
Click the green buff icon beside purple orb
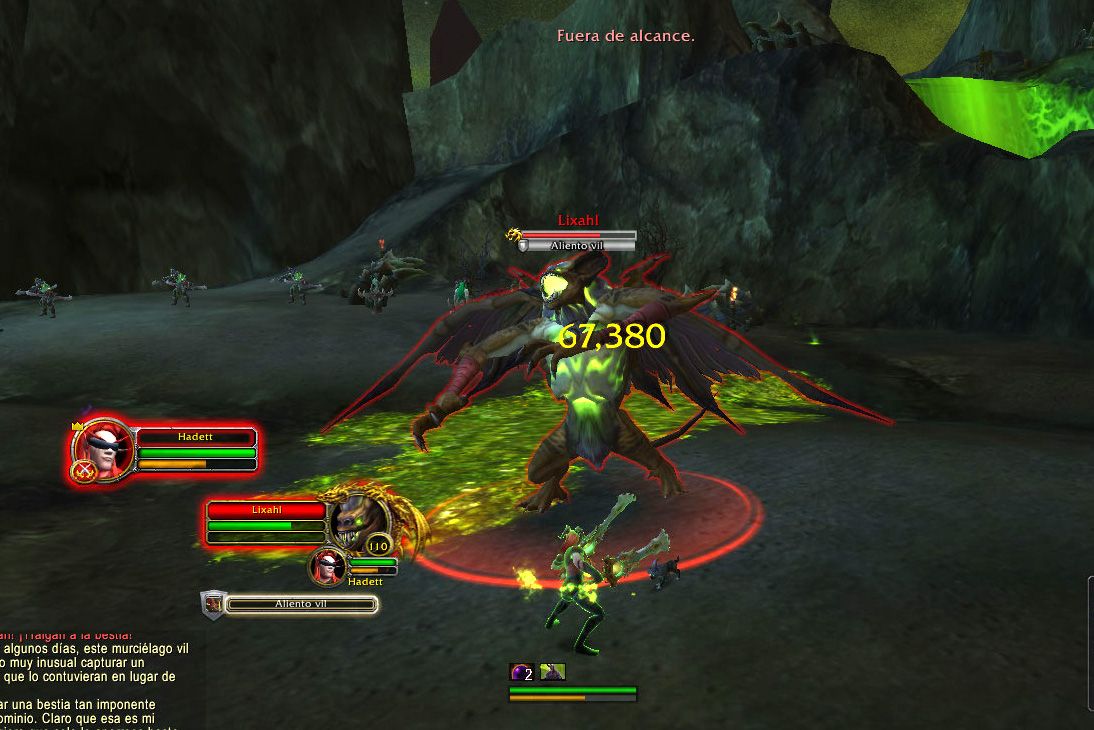click(x=552, y=673)
